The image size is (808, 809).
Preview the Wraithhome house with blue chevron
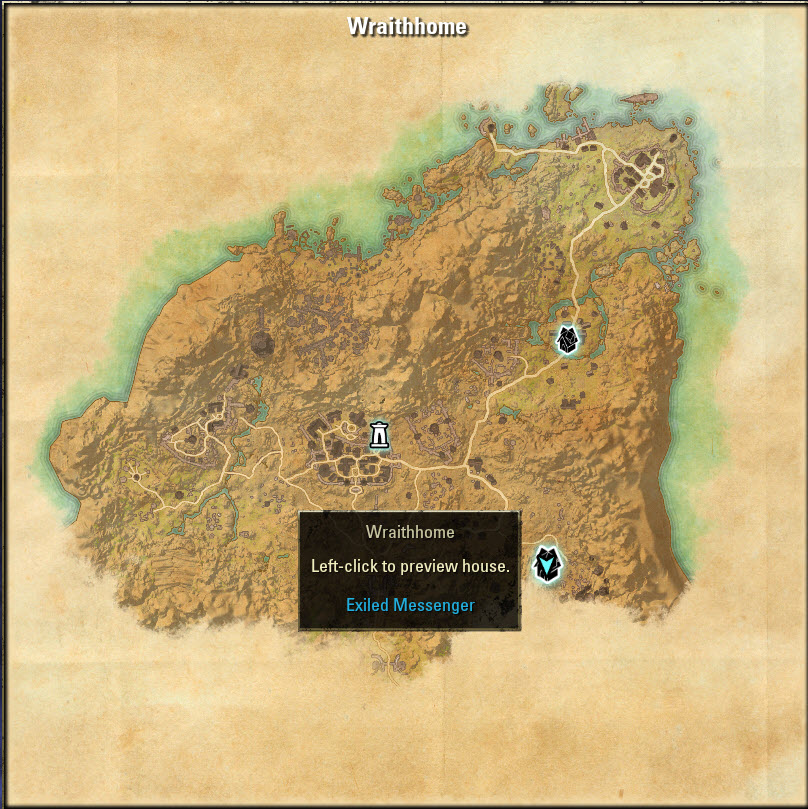pyautogui.click(x=546, y=564)
